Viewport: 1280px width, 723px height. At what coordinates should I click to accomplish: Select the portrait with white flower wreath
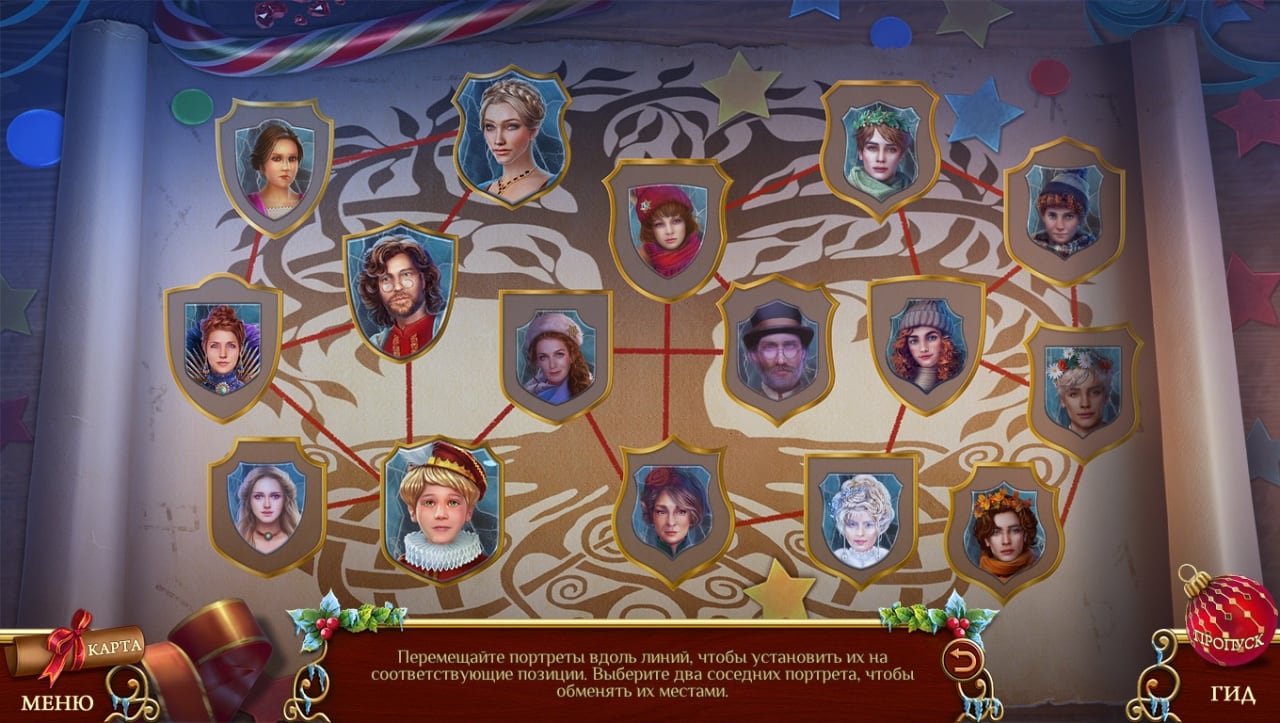tap(1084, 390)
